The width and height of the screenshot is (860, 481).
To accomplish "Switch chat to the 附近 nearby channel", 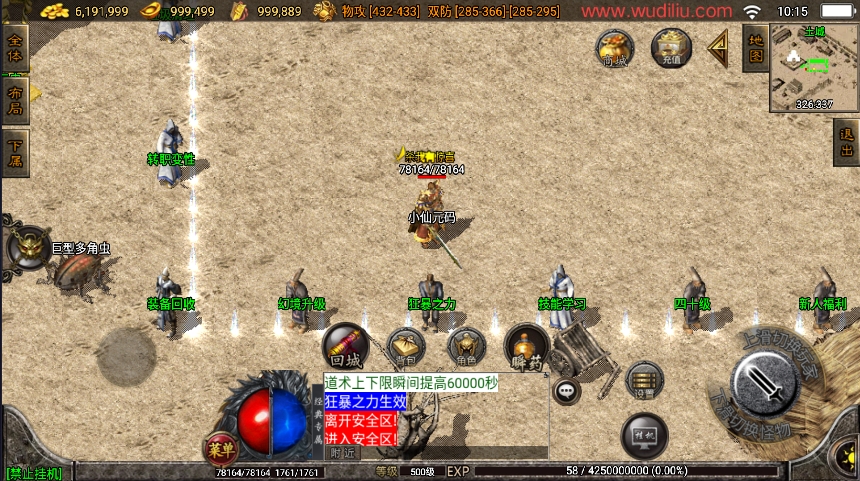I will point(342,452).
